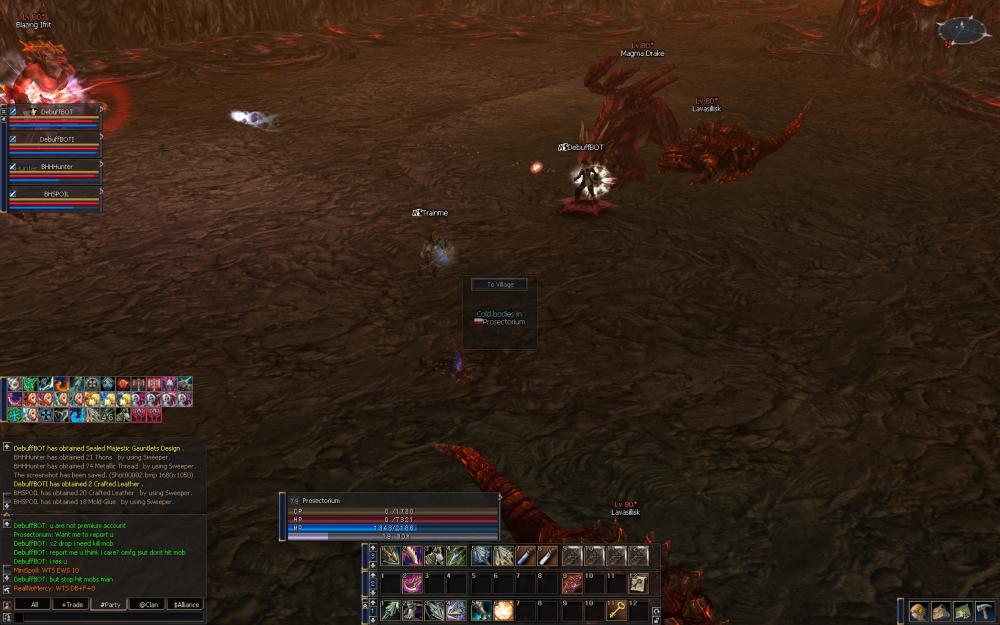1000x625 pixels.
Task: Switch to the @Clan chat tab
Action: (146, 604)
